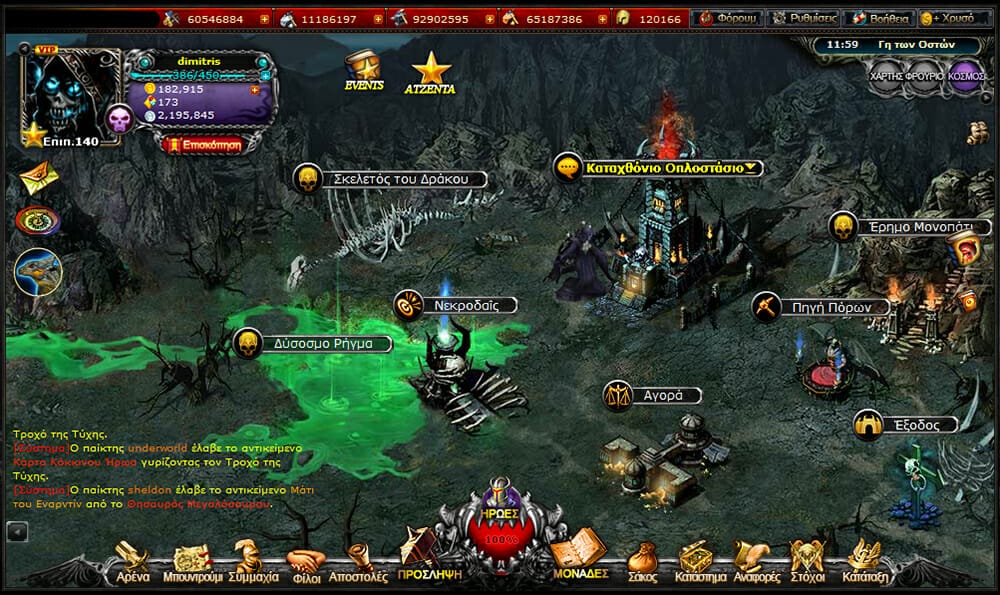The image size is (1000, 595).
Task: Open the EVENTS icon
Action: (364, 71)
